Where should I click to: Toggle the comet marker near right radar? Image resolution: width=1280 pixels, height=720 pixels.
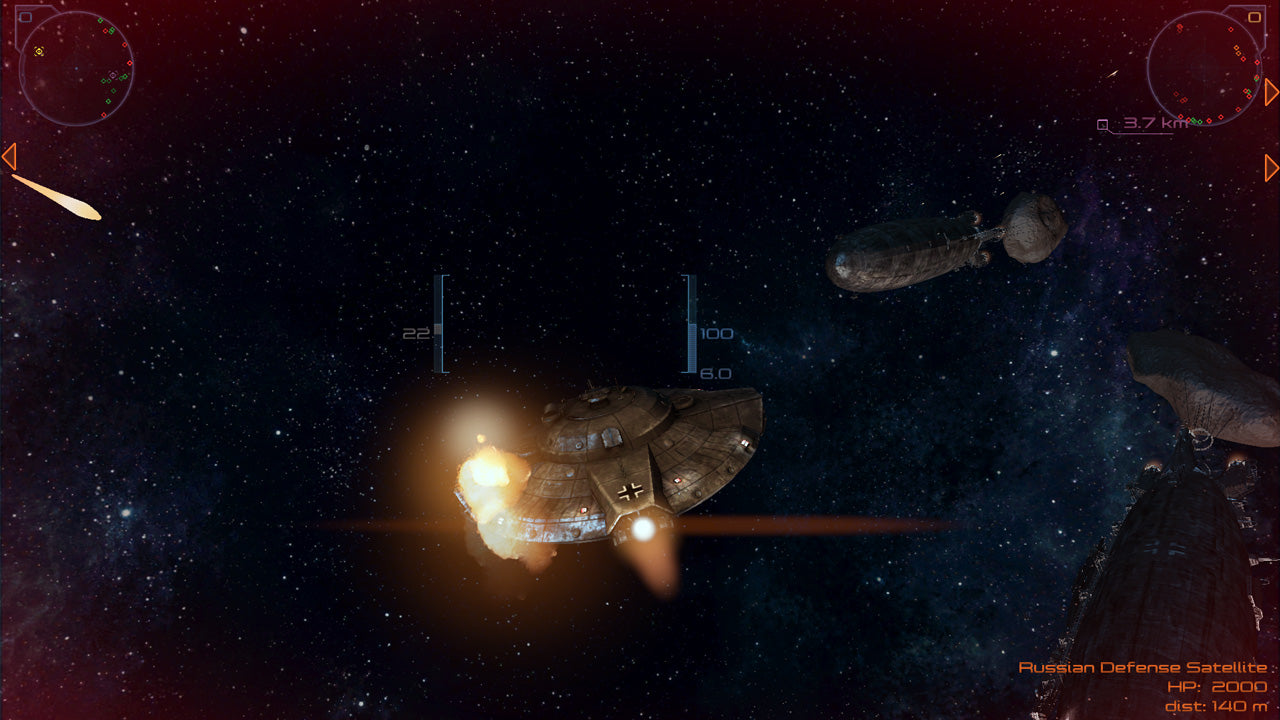tap(1112, 74)
